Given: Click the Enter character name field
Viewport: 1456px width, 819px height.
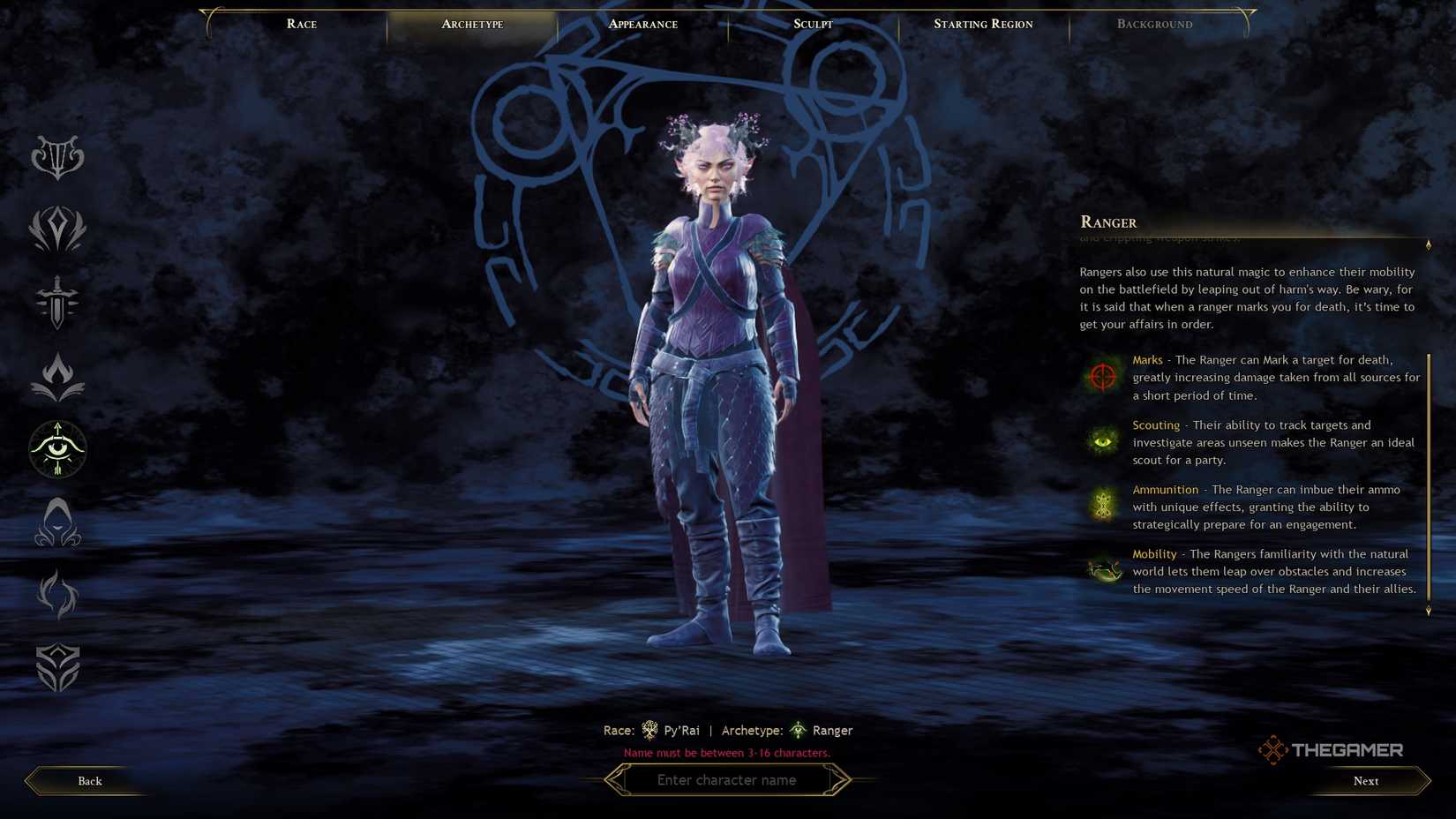Looking at the screenshot, I should click(x=727, y=780).
